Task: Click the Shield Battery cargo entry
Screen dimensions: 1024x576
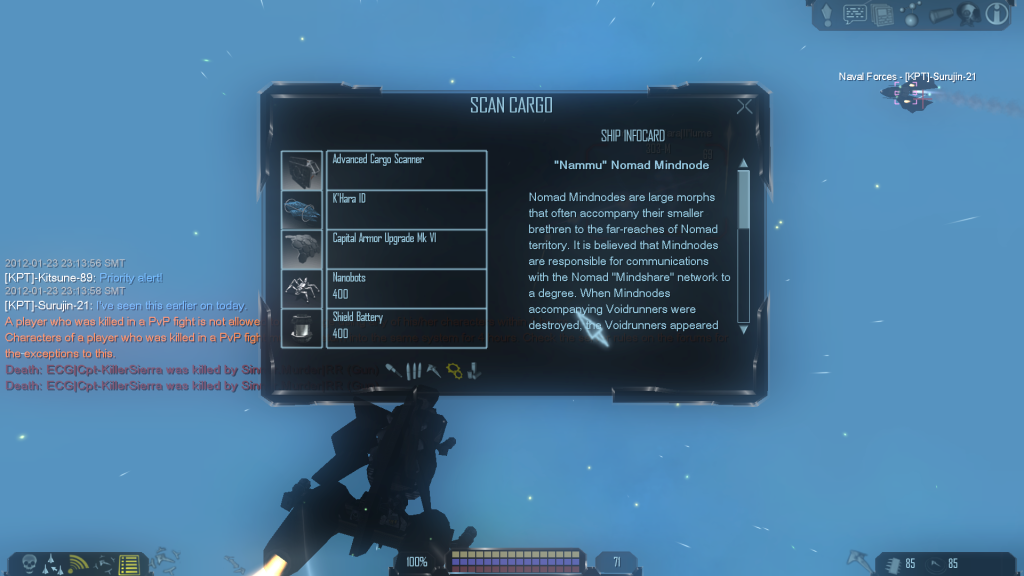Action: click(x=406, y=328)
